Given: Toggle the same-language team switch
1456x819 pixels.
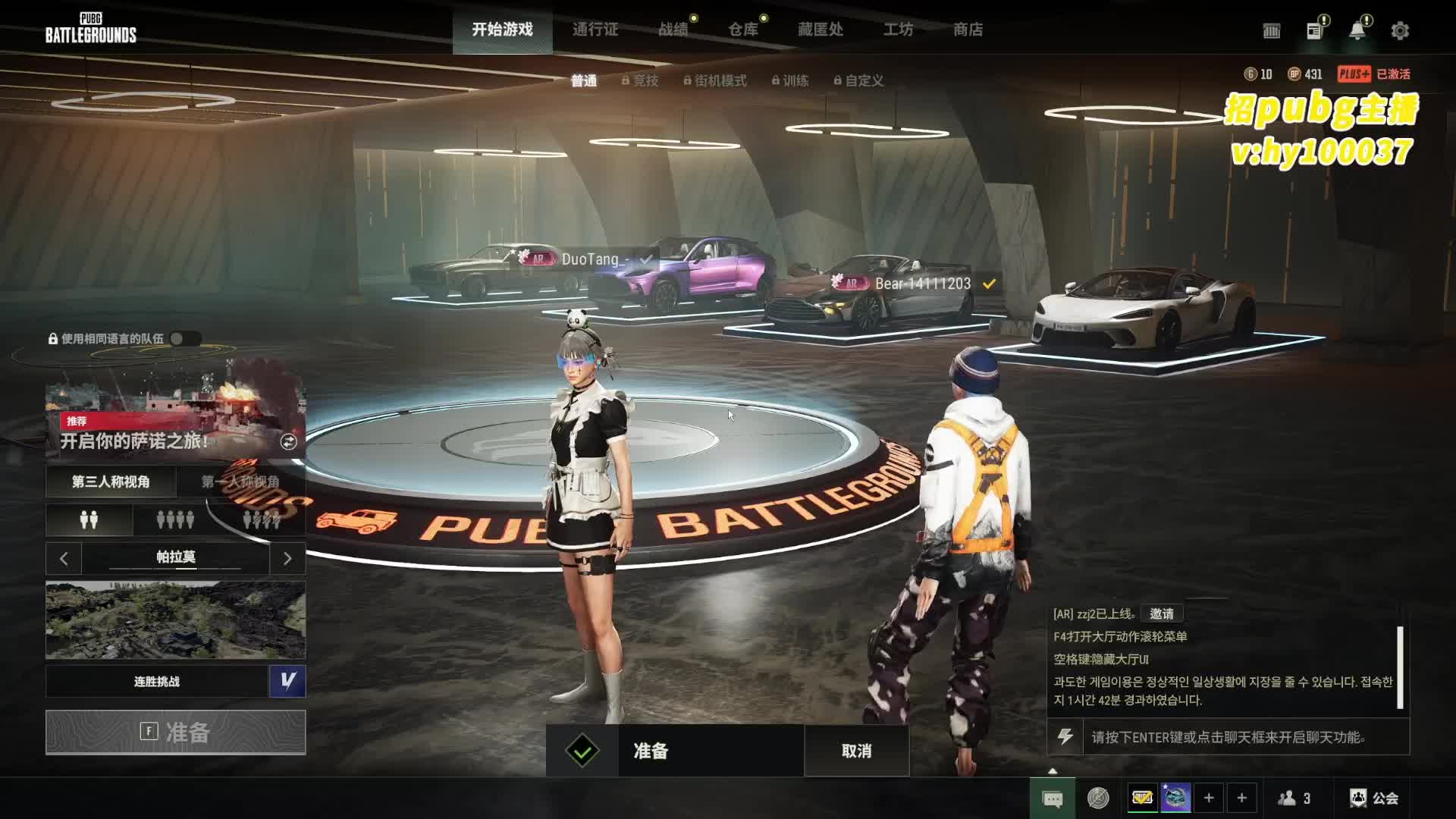Looking at the screenshot, I should click(185, 339).
